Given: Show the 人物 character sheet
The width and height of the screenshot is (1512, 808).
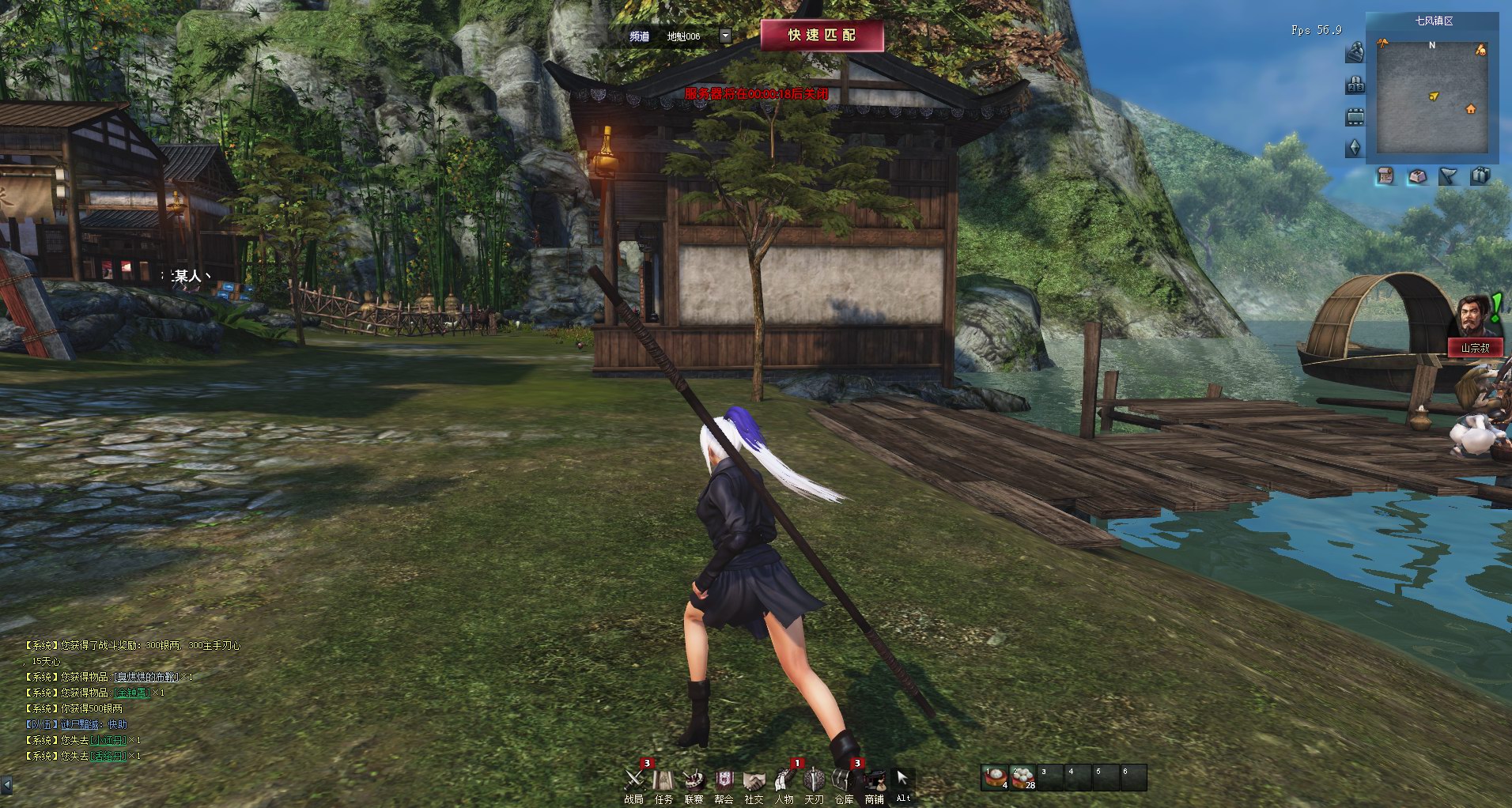Looking at the screenshot, I should point(784,780).
